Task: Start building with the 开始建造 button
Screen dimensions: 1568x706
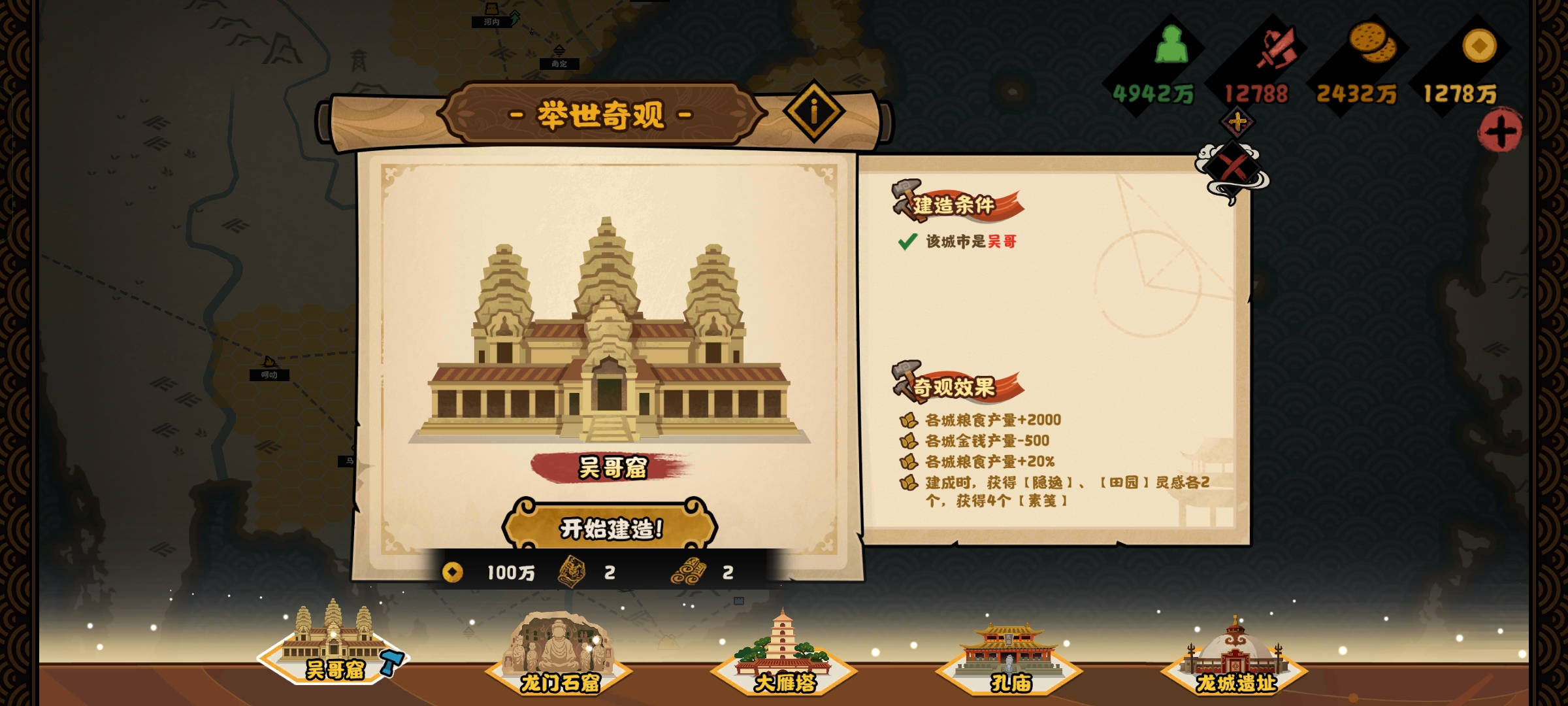Action: (610, 528)
